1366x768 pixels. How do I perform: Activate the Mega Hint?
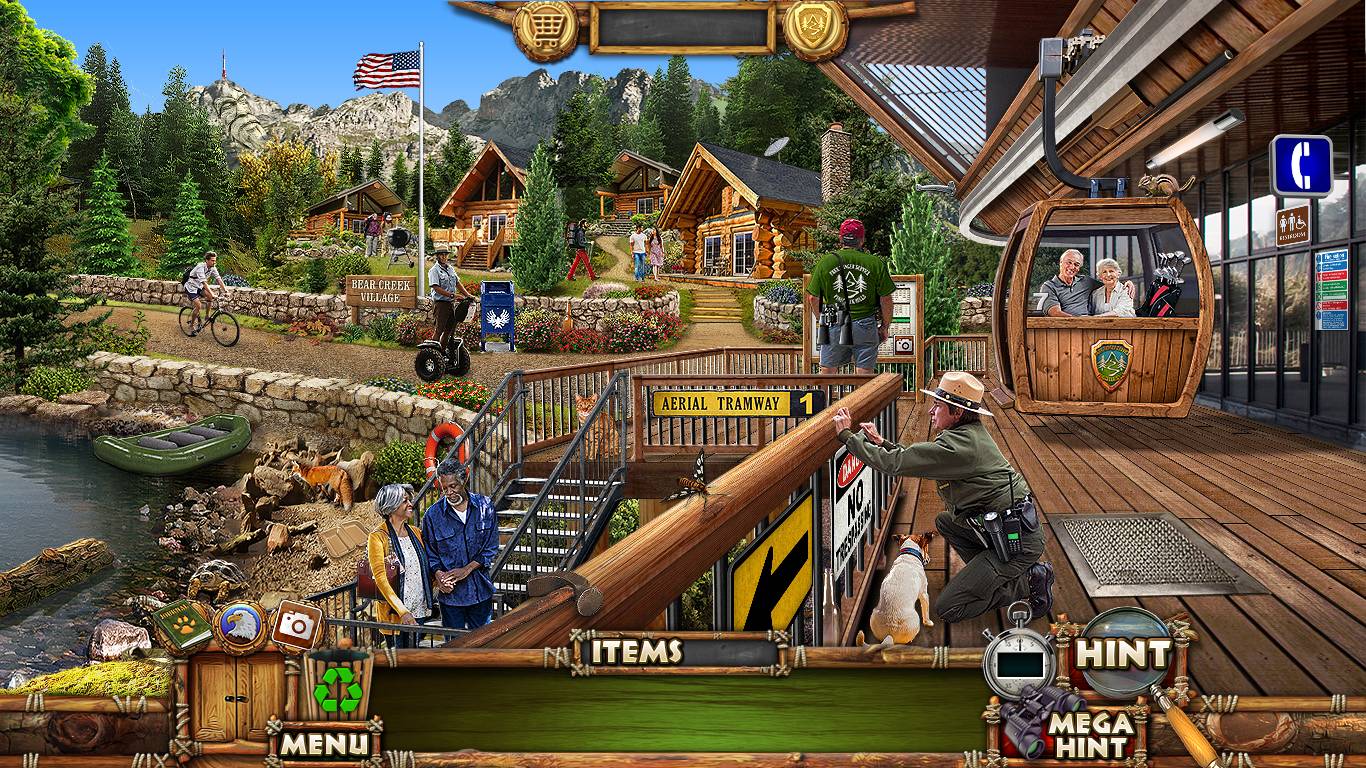point(1090,735)
